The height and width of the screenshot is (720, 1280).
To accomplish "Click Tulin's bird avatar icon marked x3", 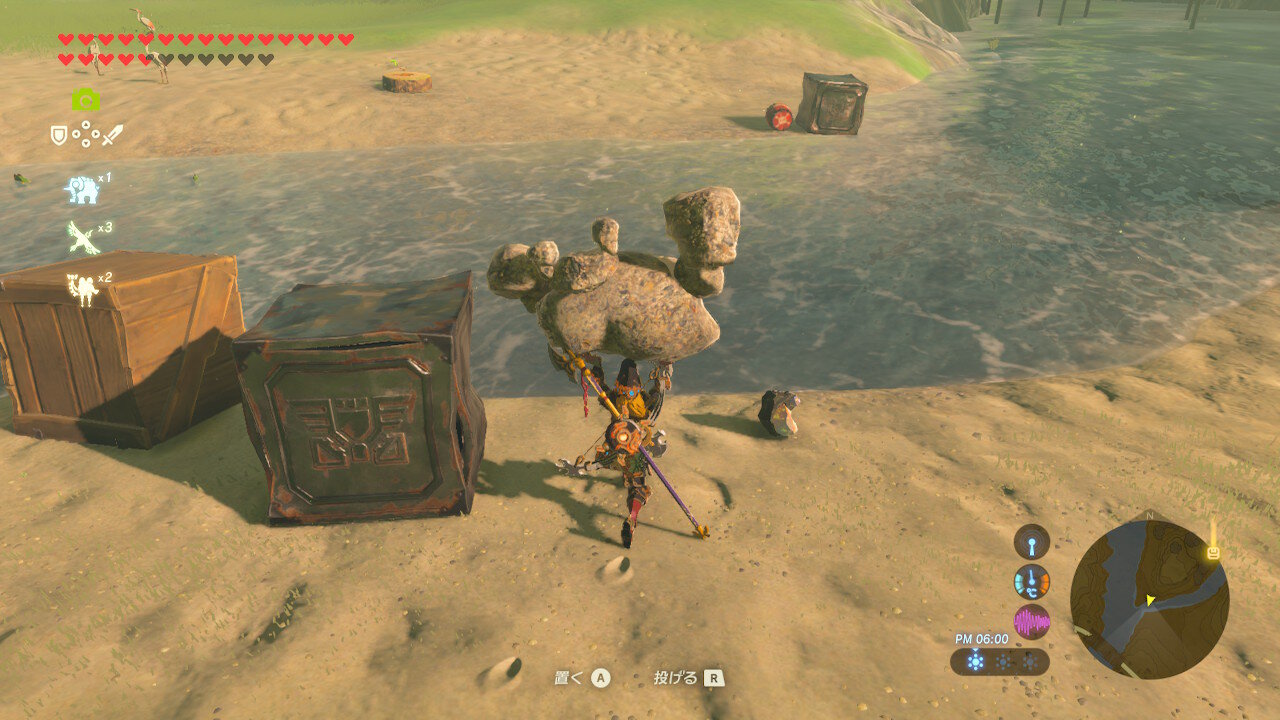I will (82, 236).
